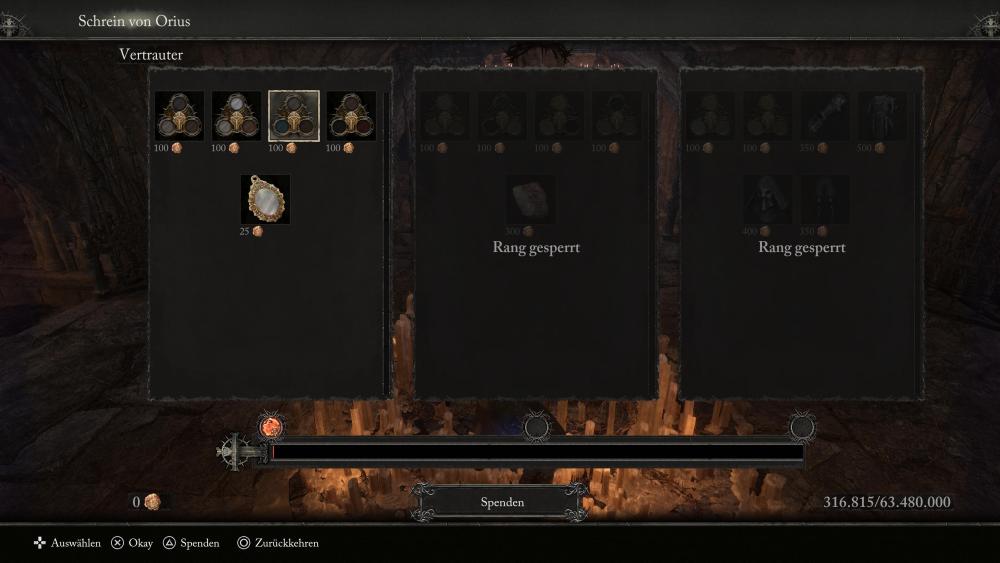Select the pearl pendant costing 25
Viewport: 1000px width, 563px height.
[x=265, y=199]
